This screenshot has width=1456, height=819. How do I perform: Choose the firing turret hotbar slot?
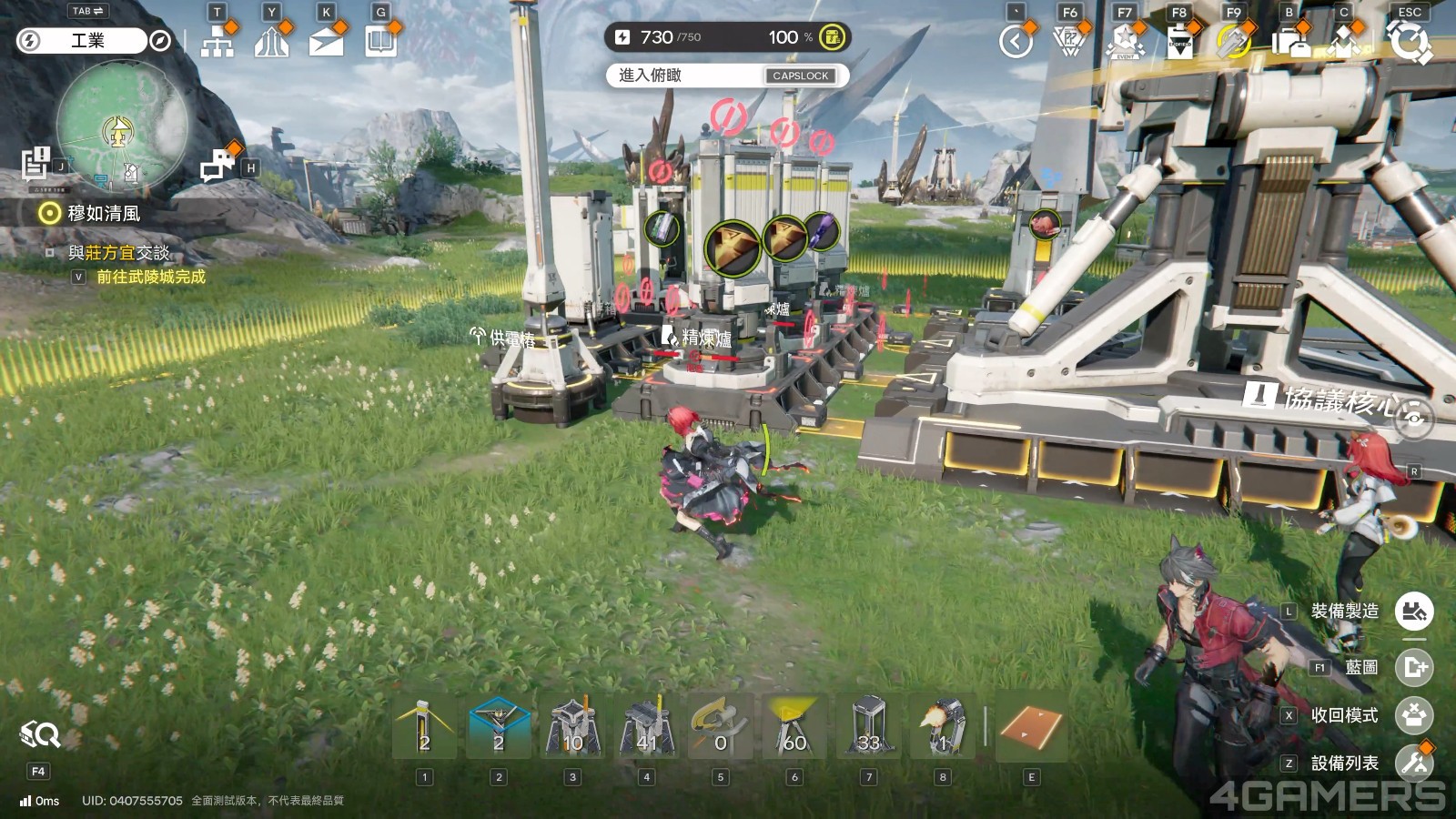pyautogui.click(x=943, y=728)
